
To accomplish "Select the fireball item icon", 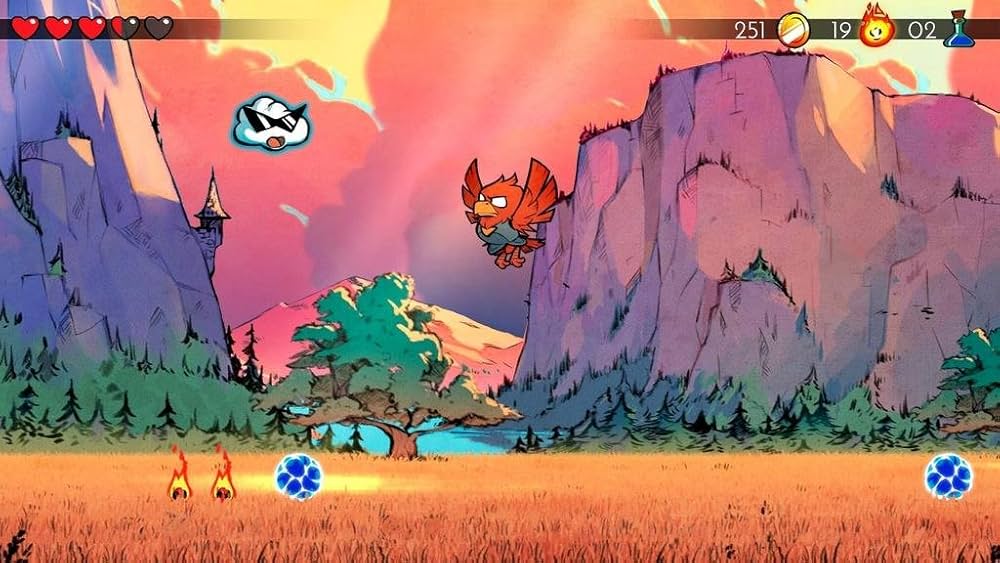I will 877,27.
